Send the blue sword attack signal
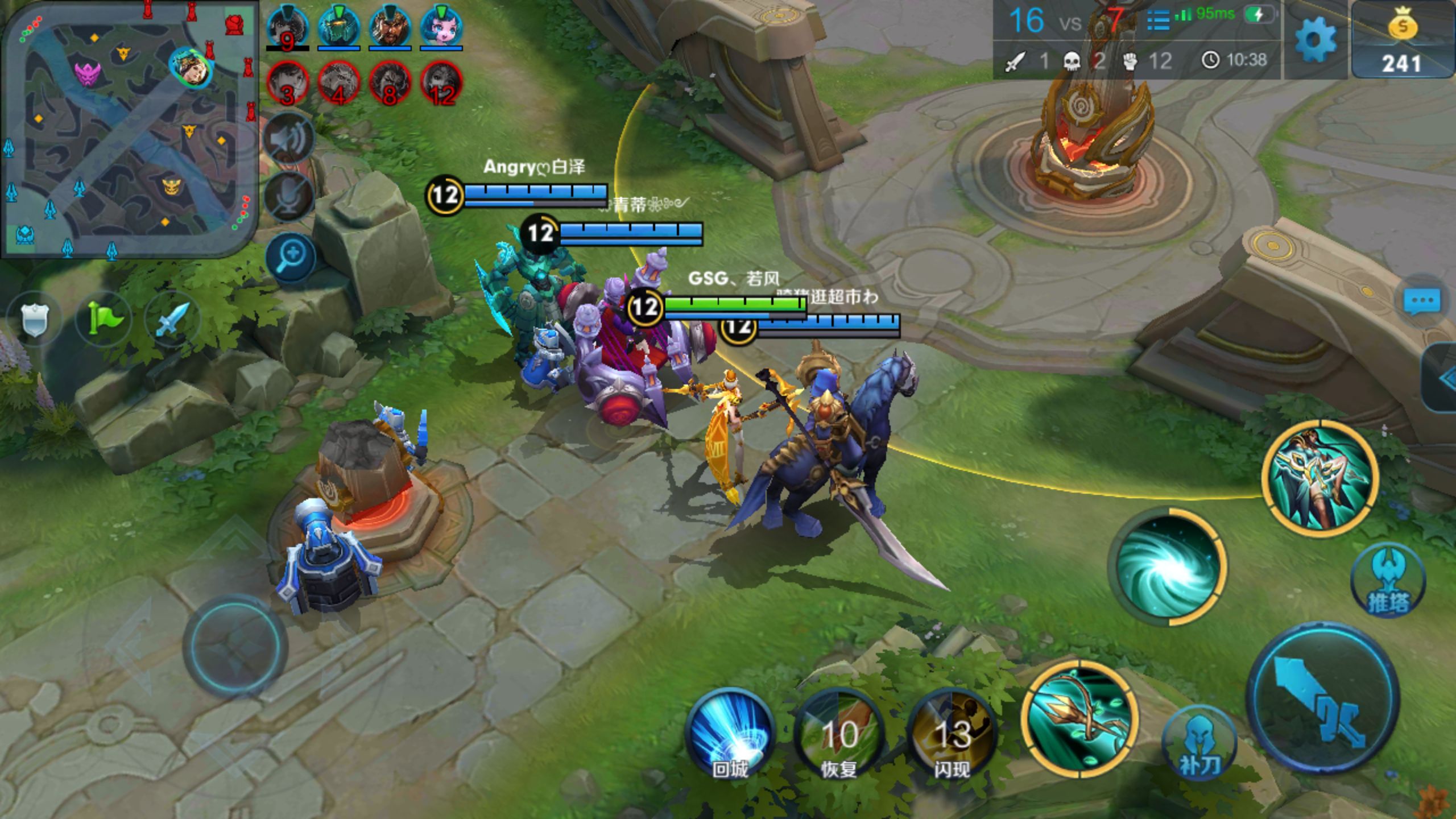The height and width of the screenshot is (819, 1456). [x=172, y=318]
